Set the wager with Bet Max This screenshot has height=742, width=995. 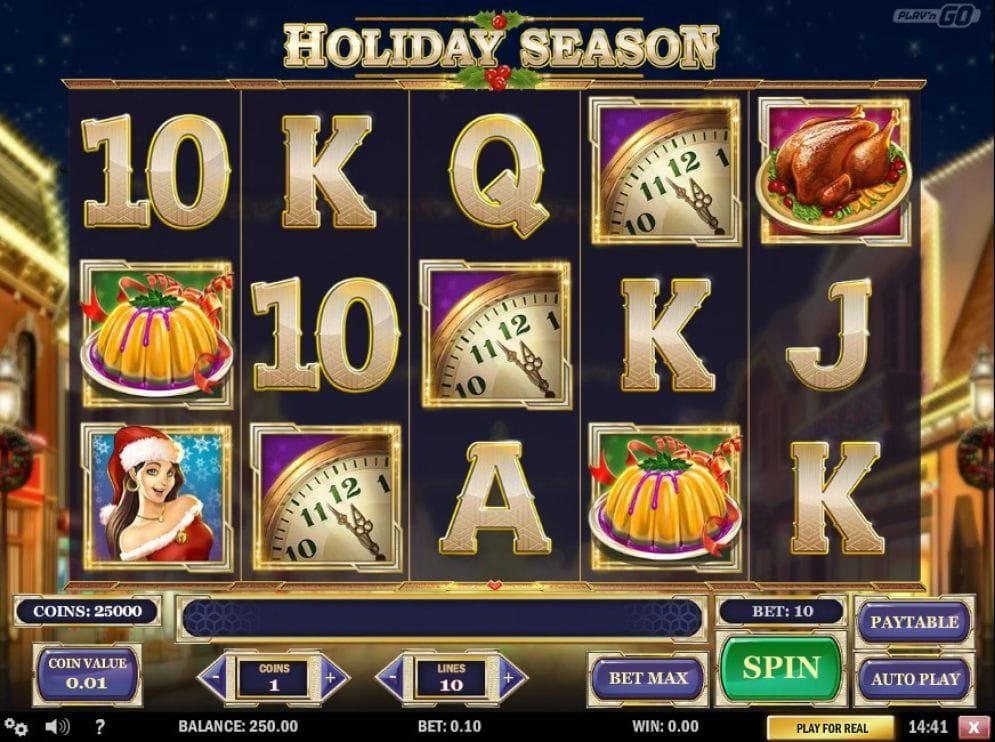pos(648,679)
